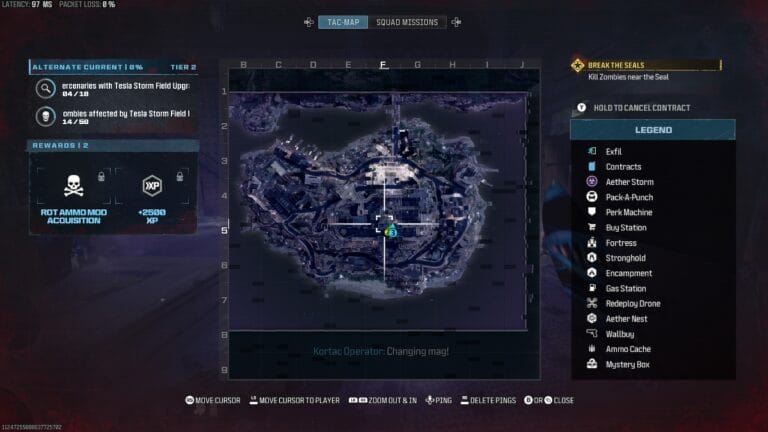Select the Exfil legend entry
768x432 pixels.
(614, 151)
